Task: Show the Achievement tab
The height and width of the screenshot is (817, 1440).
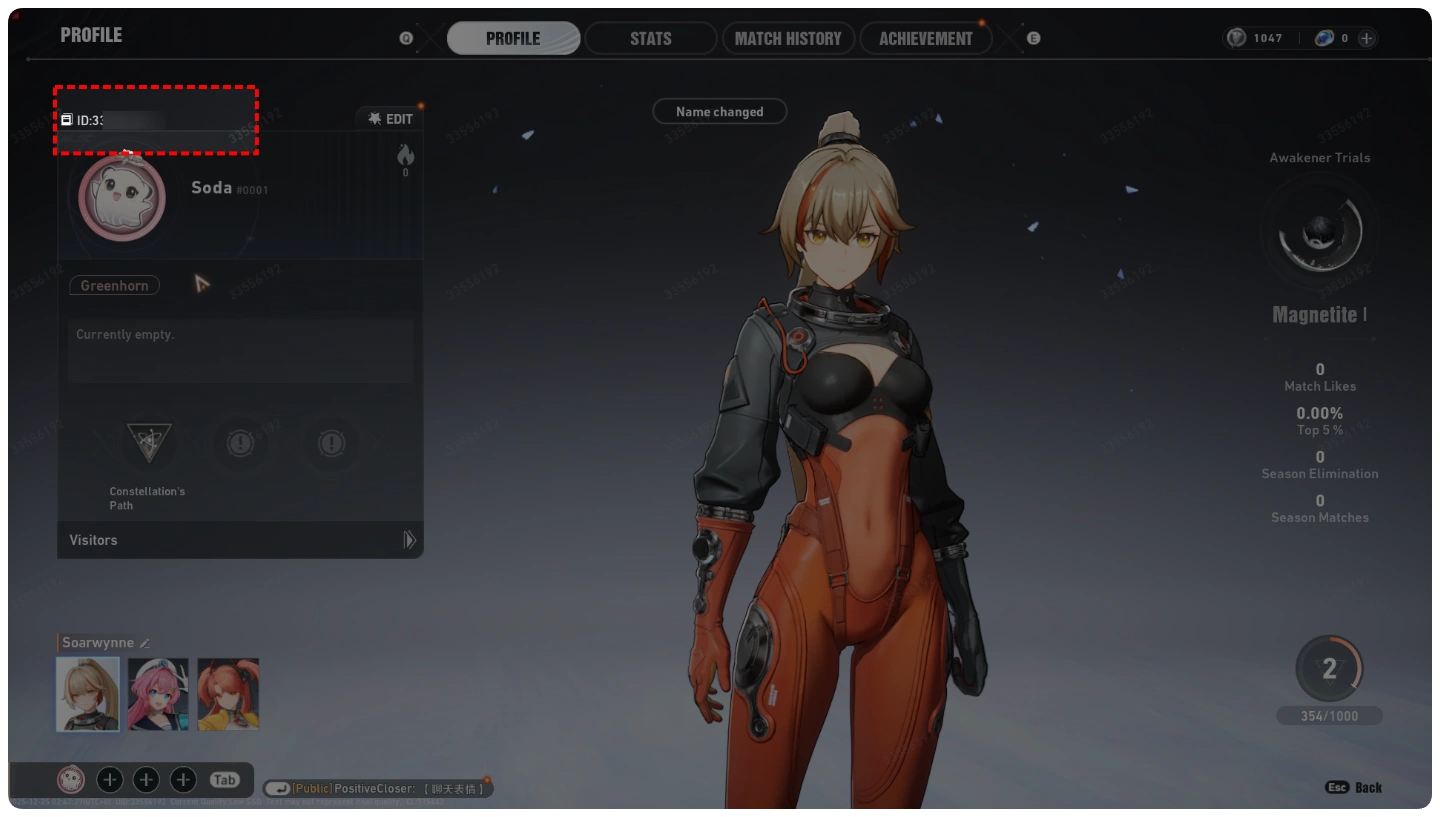Action: click(925, 39)
